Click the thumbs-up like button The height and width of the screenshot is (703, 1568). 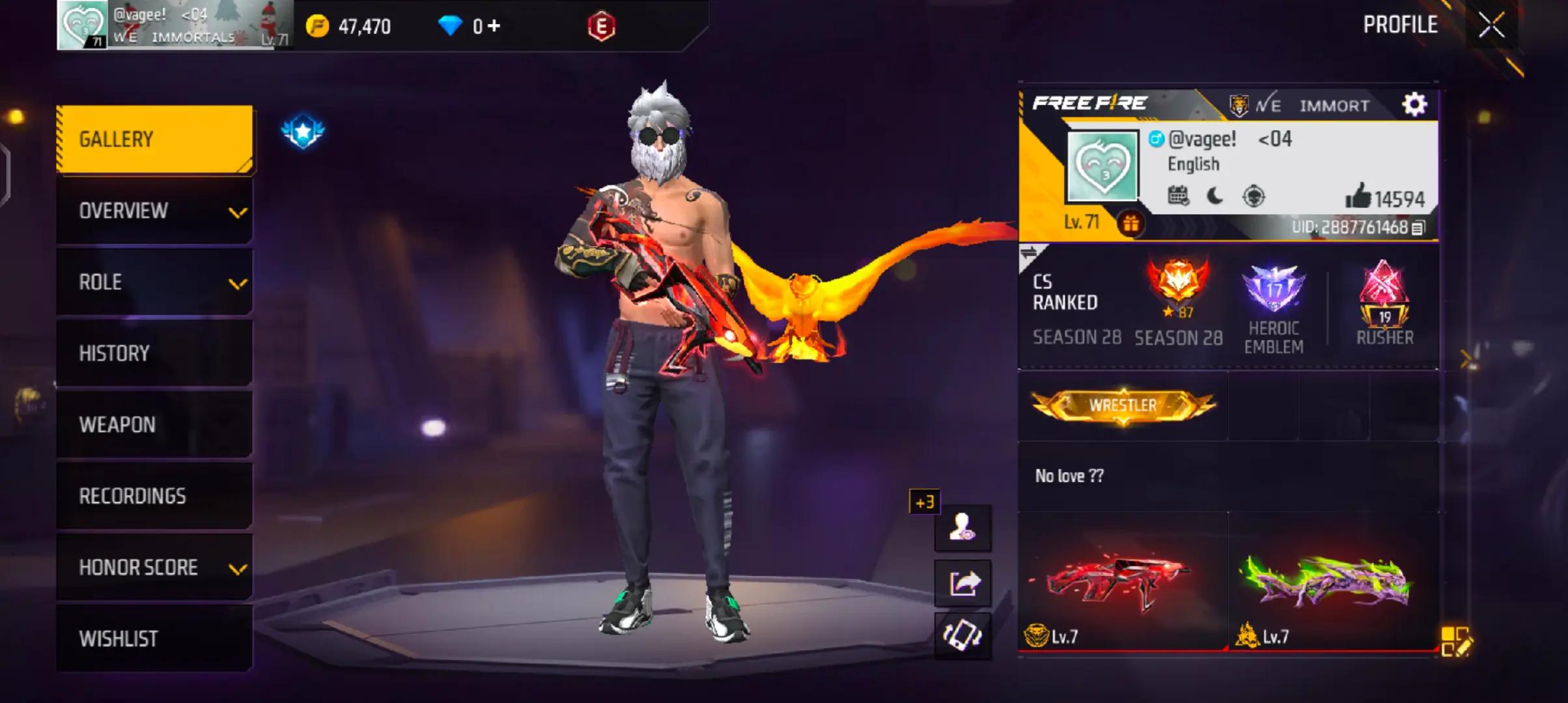pos(1358,196)
